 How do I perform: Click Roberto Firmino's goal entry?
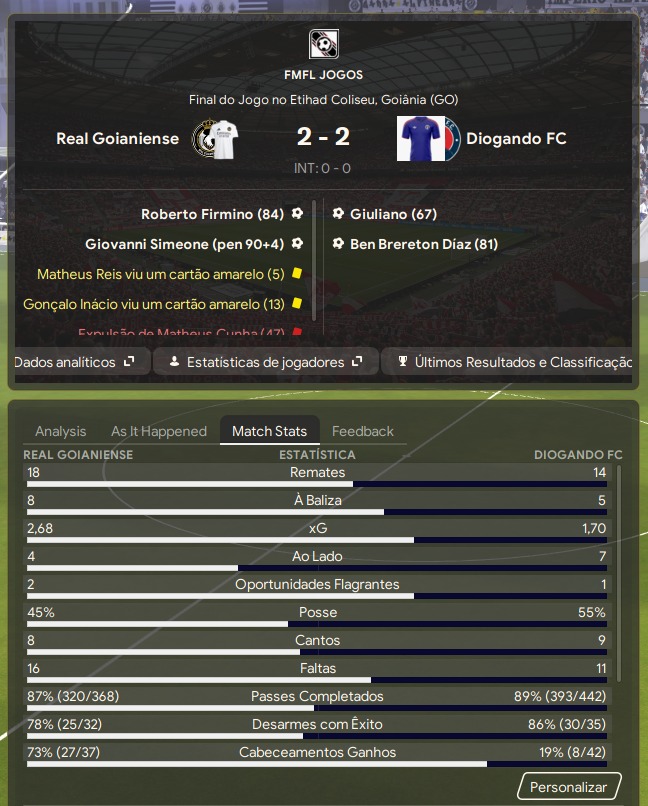(x=213, y=214)
